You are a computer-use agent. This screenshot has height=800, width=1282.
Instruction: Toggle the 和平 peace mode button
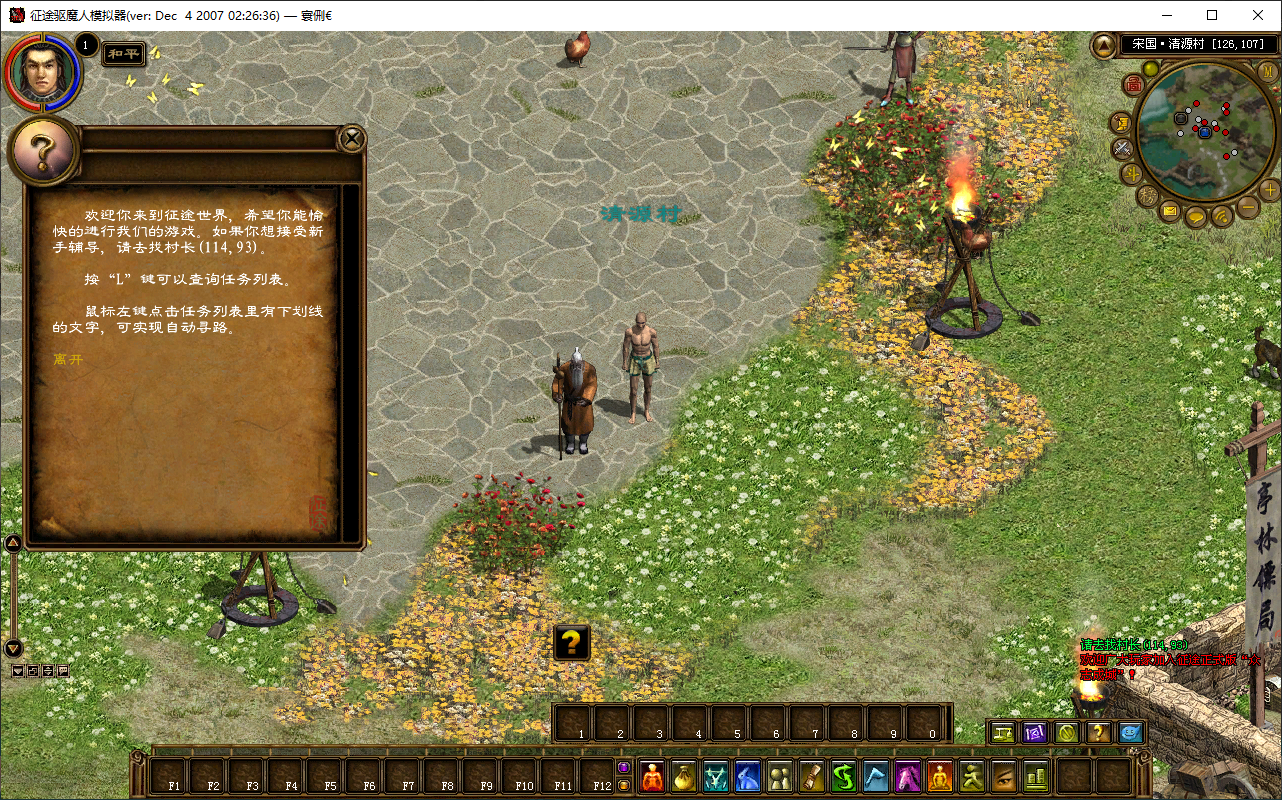[125, 53]
